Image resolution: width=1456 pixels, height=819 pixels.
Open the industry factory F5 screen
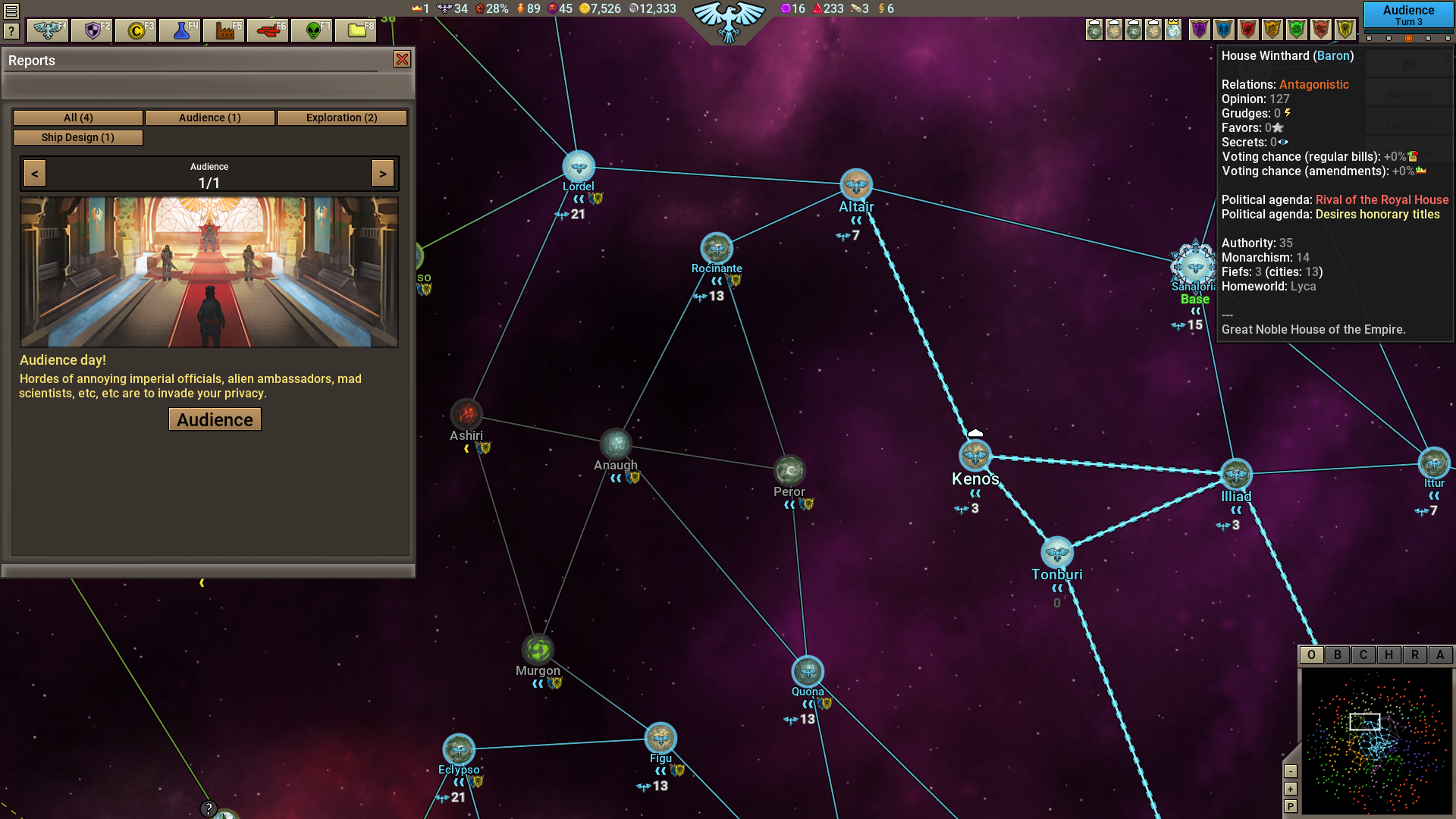point(224,30)
